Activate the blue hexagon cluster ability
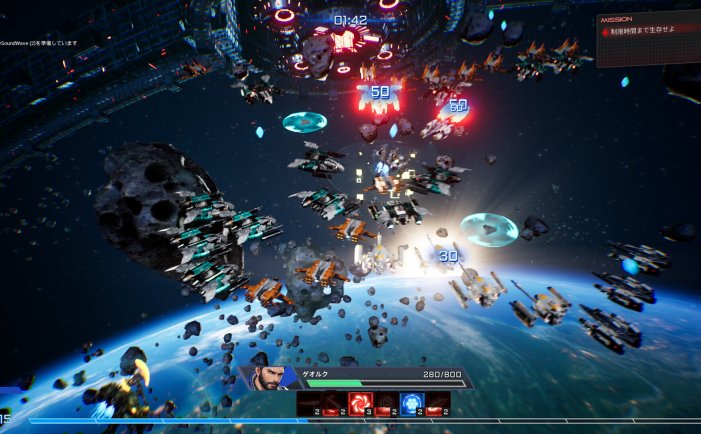 (x=411, y=402)
